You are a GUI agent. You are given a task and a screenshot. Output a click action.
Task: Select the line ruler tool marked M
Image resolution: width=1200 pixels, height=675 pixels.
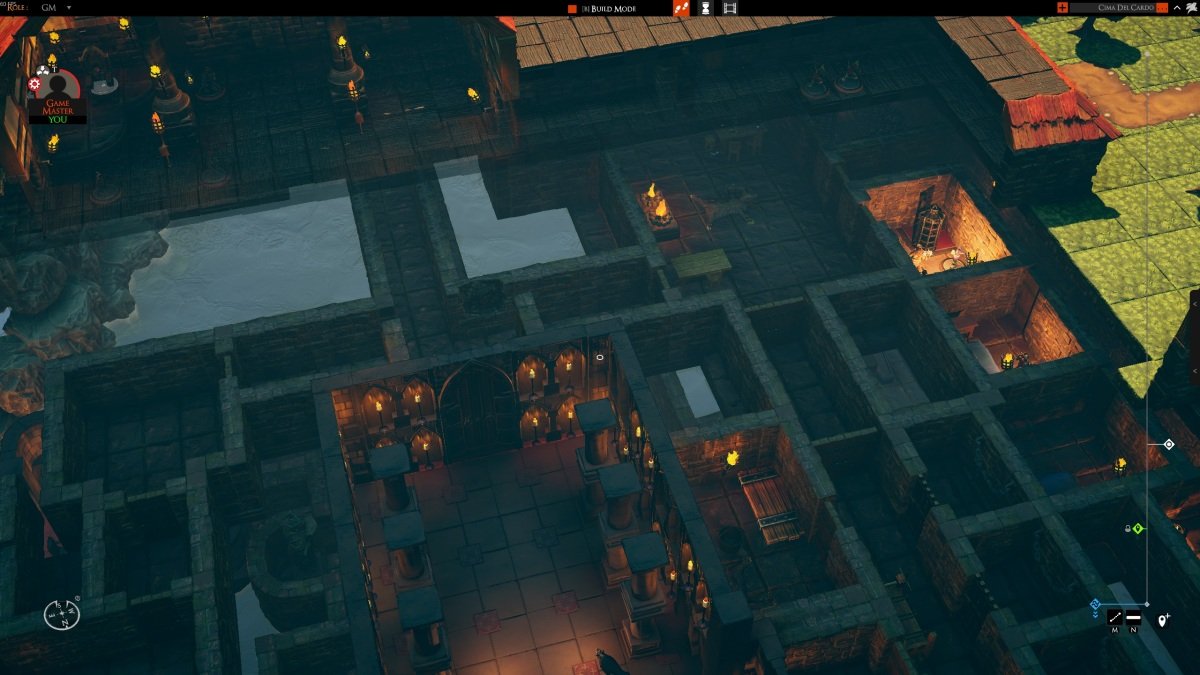tap(1115, 618)
